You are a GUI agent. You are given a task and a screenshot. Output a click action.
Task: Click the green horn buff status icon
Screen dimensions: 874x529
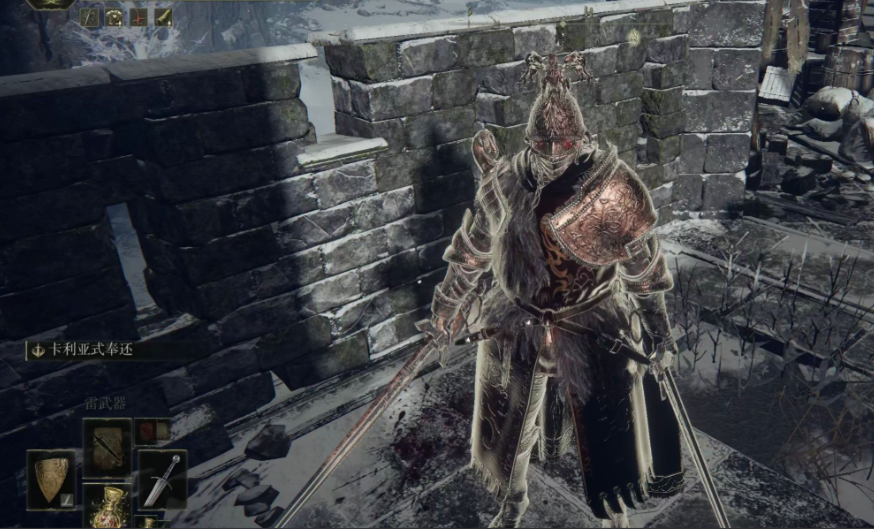click(162, 17)
